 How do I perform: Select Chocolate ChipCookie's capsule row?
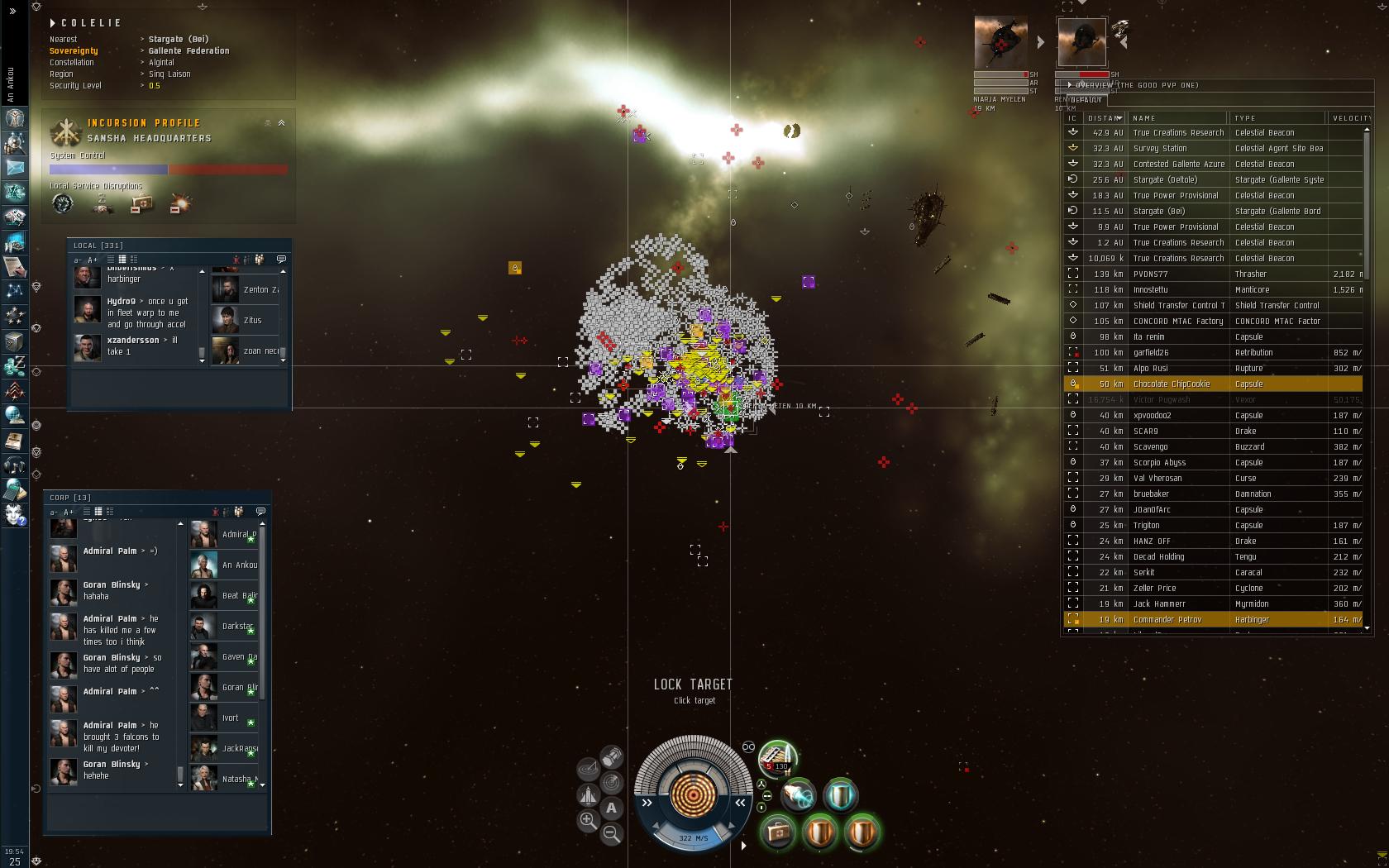coord(1171,384)
